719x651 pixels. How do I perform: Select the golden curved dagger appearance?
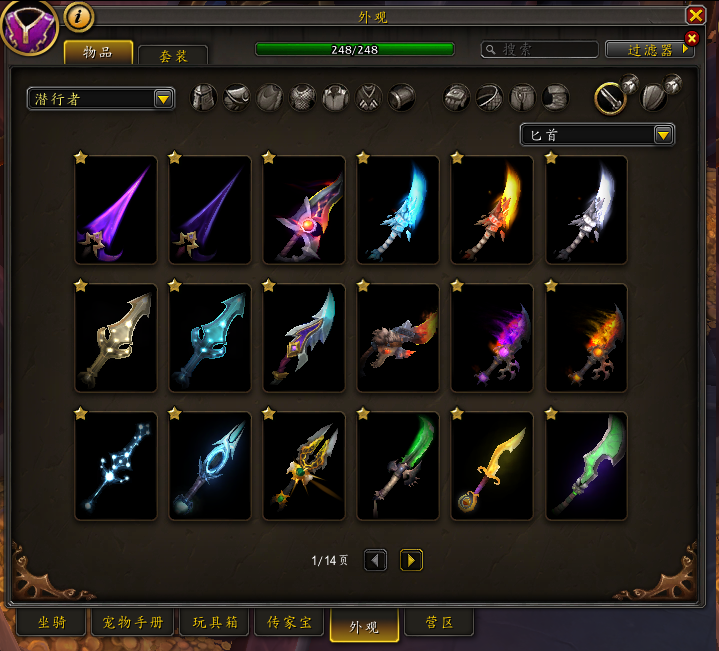click(492, 466)
